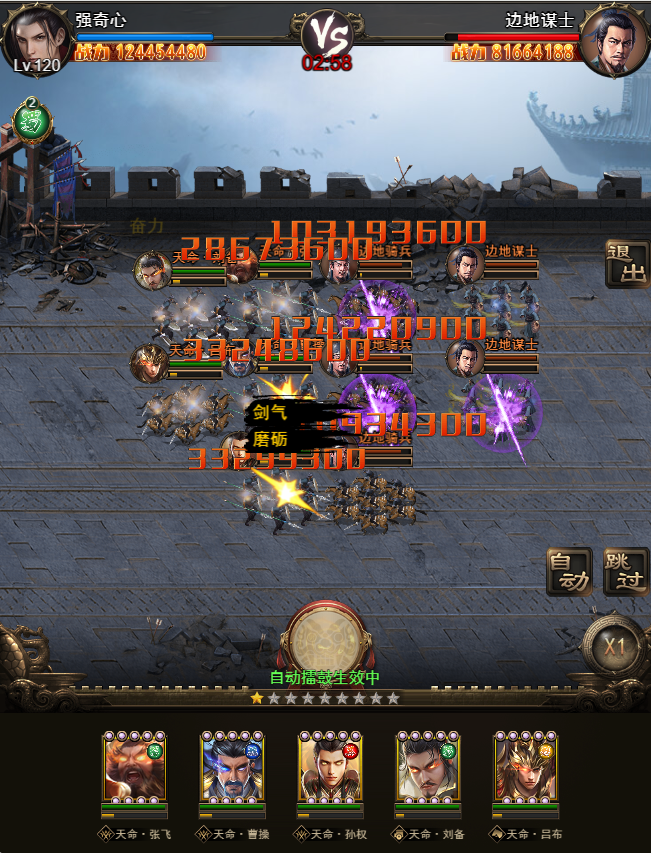The width and height of the screenshot is (651, 853).
Task: Activate the 吕布 hero card
Action: (526, 768)
